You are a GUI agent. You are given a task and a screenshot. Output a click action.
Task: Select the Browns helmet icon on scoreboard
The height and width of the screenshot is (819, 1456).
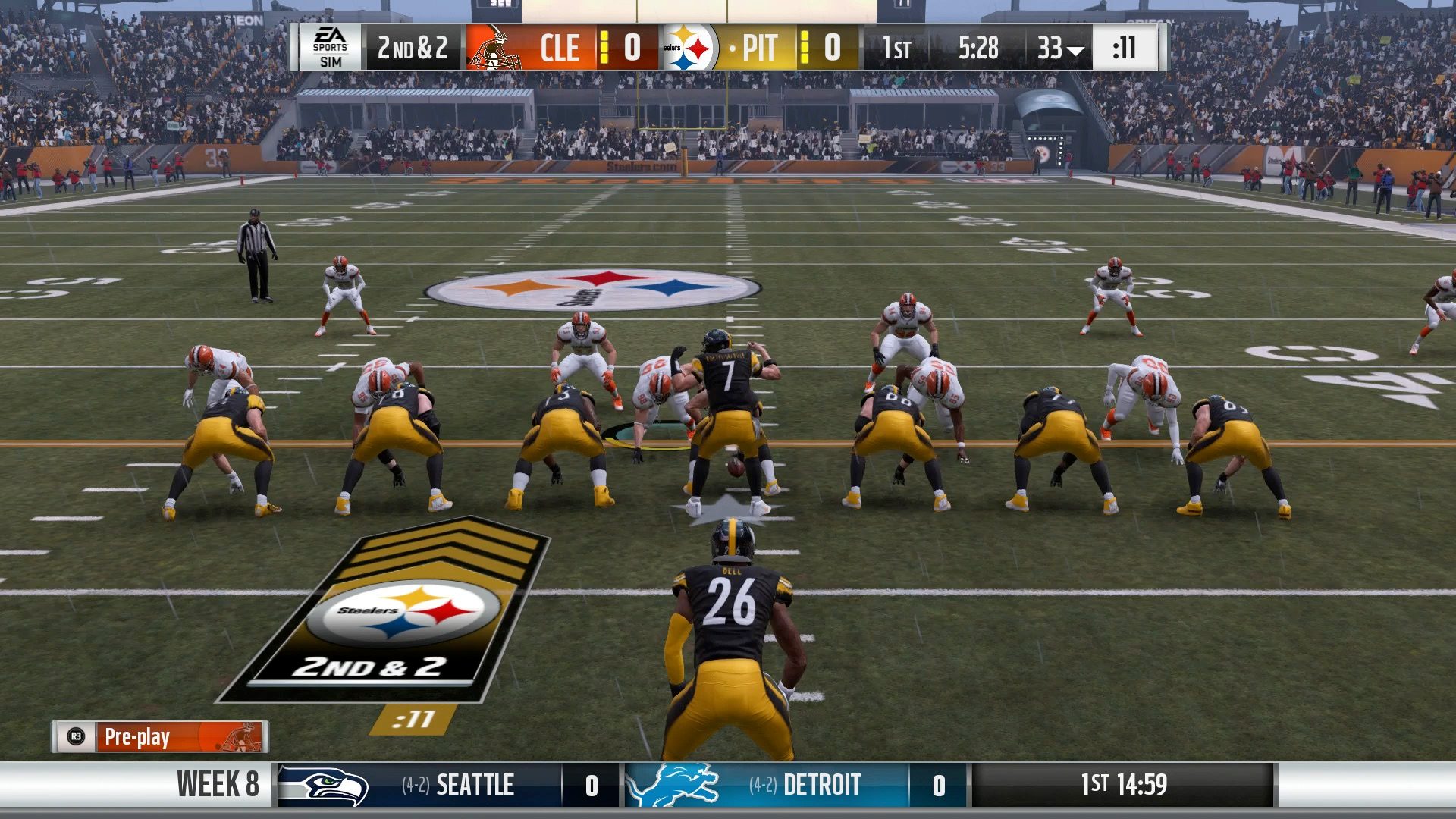click(x=493, y=49)
